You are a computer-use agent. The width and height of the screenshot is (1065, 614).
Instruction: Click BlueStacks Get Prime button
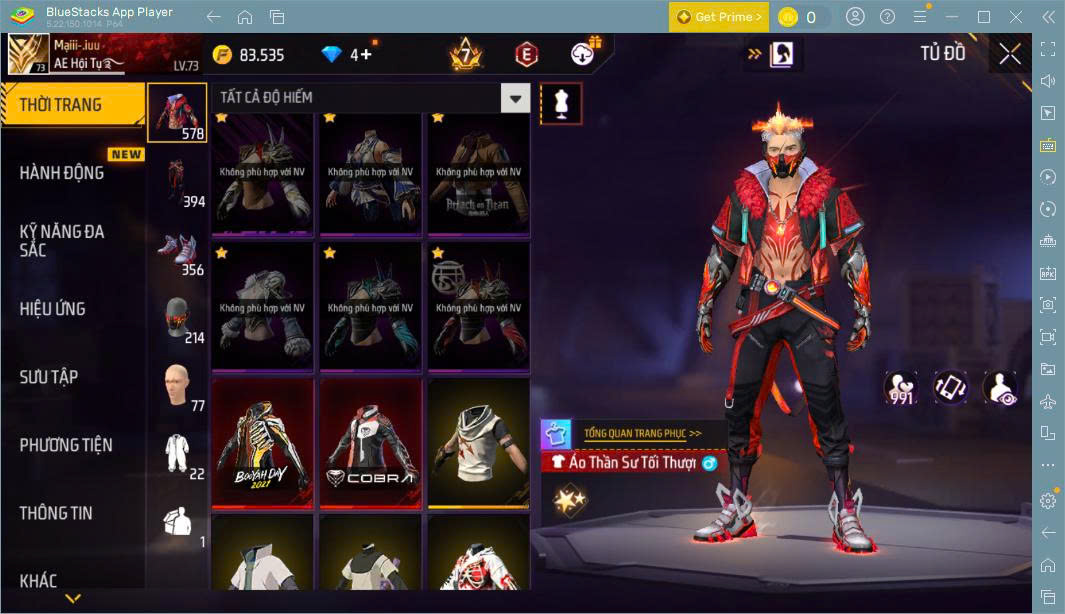719,17
